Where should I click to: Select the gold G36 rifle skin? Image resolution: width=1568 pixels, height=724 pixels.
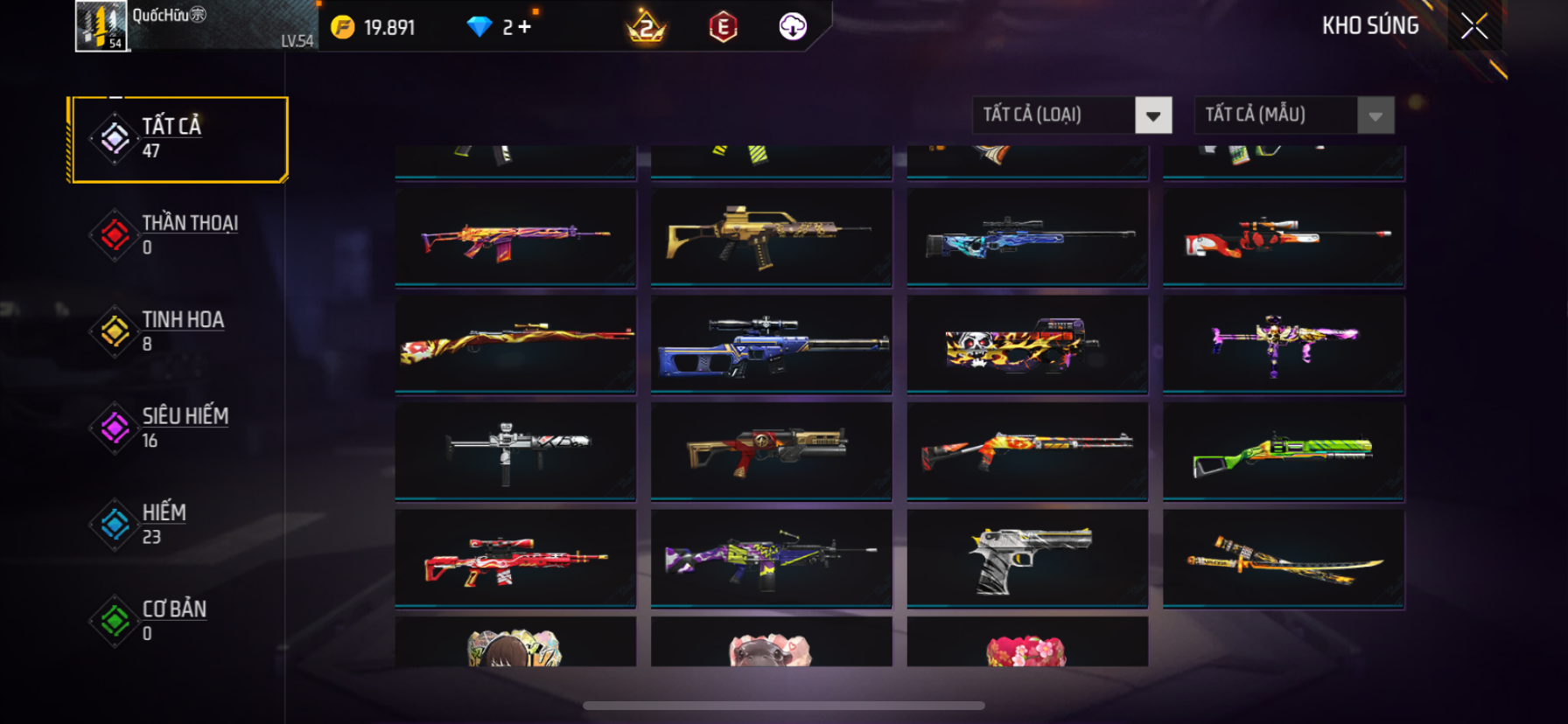tap(771, 236)
